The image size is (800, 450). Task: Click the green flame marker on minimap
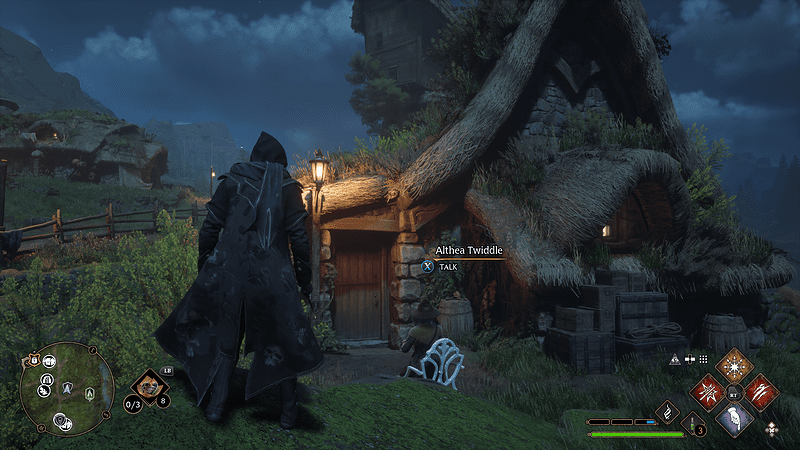tap(91, 391)
